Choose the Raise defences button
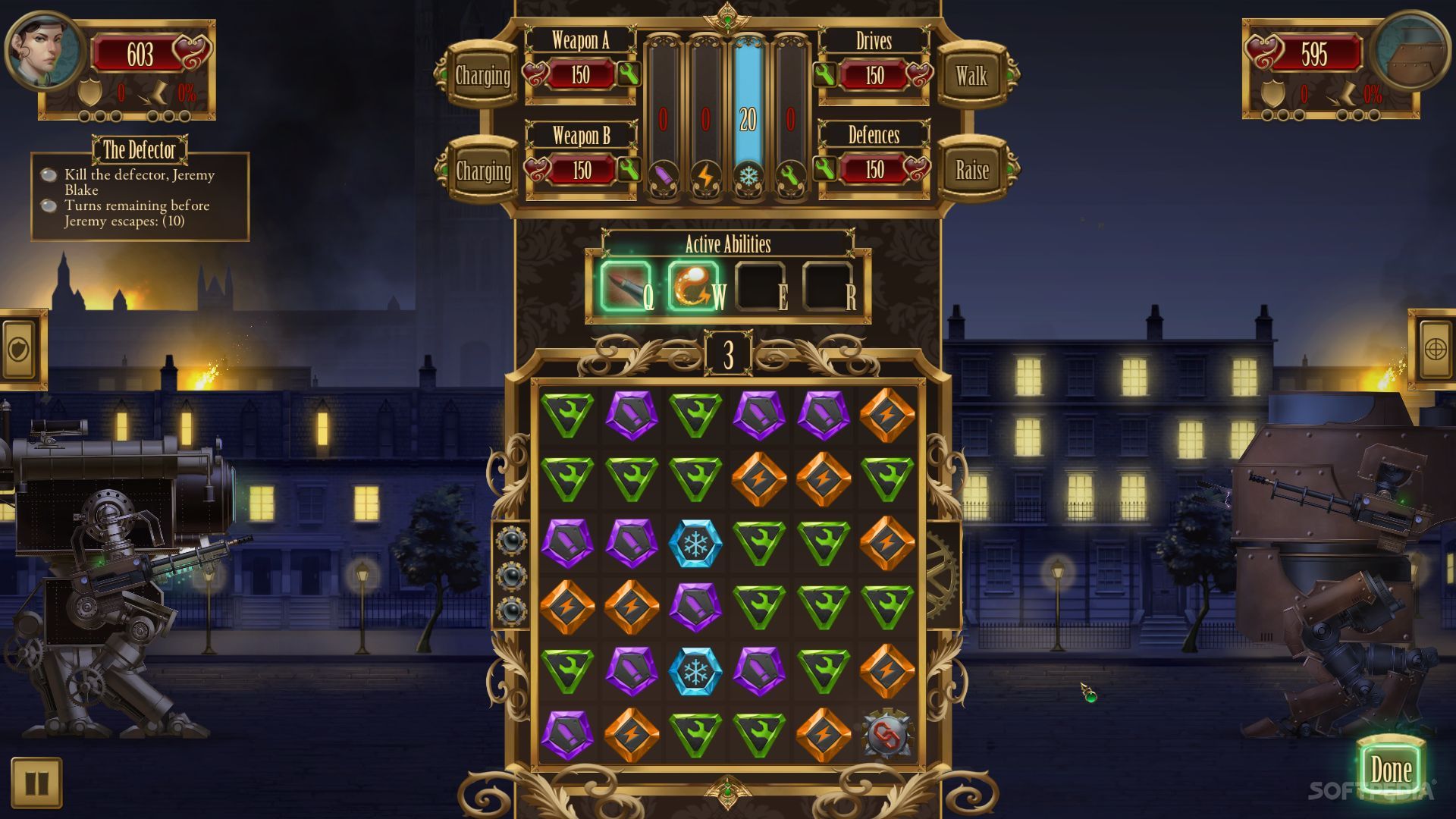Image resolution: width=1456 pixels, height=819 pixels. tap(971, 170)
